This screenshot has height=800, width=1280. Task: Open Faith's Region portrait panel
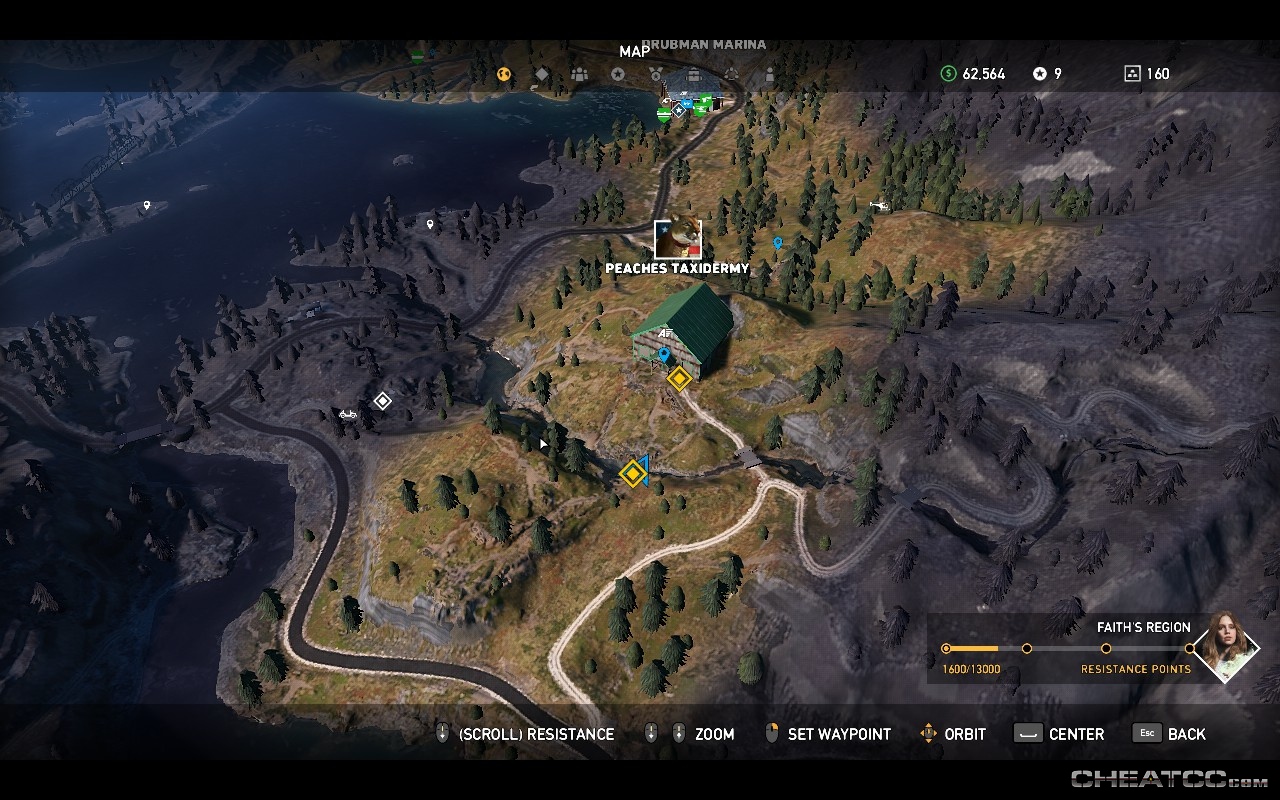click(x=1227, y=649)
